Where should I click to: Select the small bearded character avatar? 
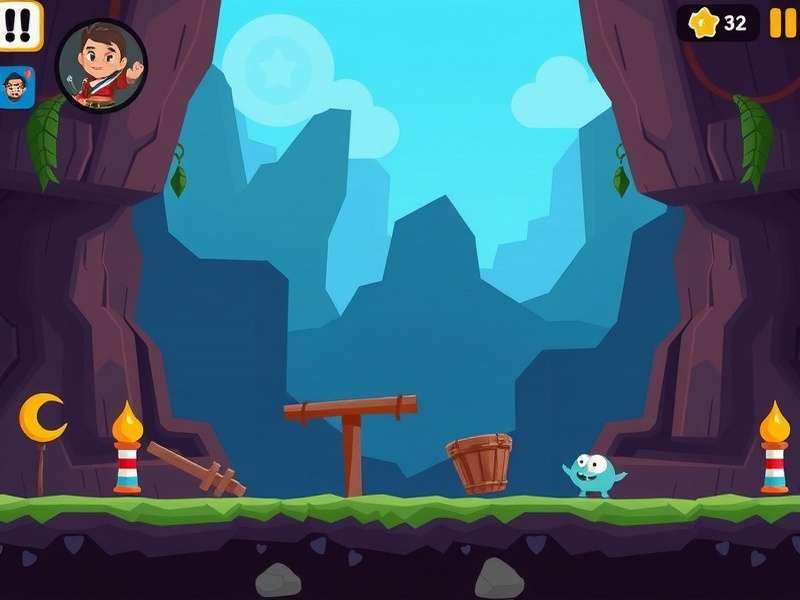tap(17, 88)
